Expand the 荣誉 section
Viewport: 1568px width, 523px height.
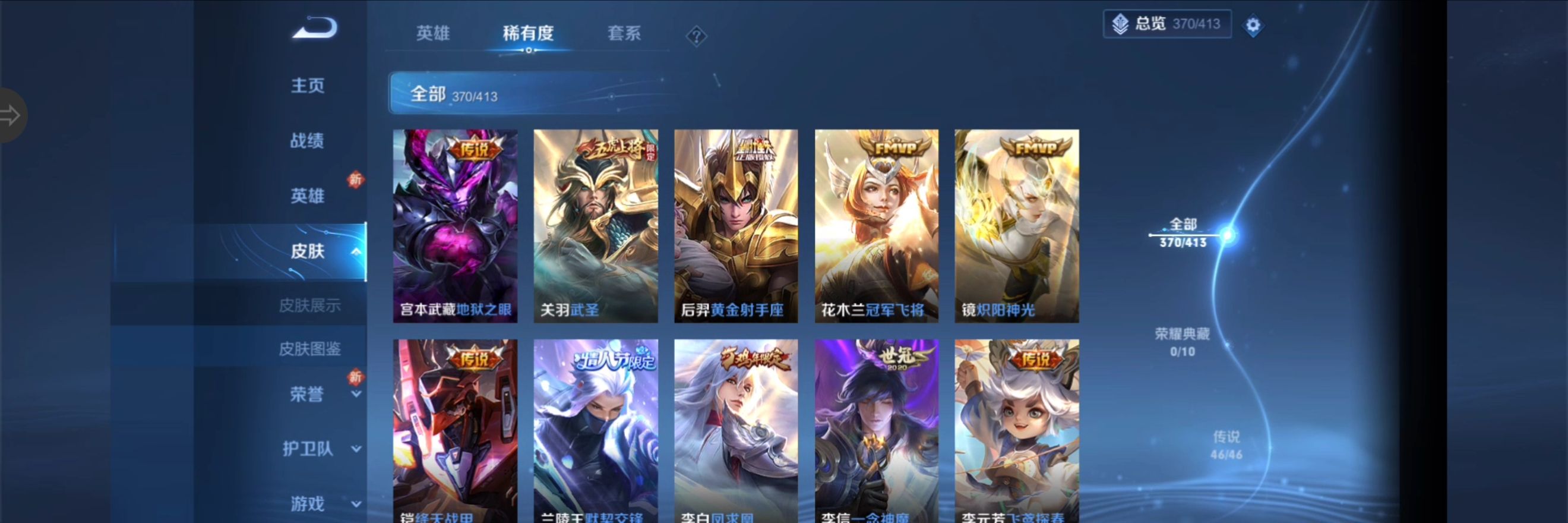point(307,395)
